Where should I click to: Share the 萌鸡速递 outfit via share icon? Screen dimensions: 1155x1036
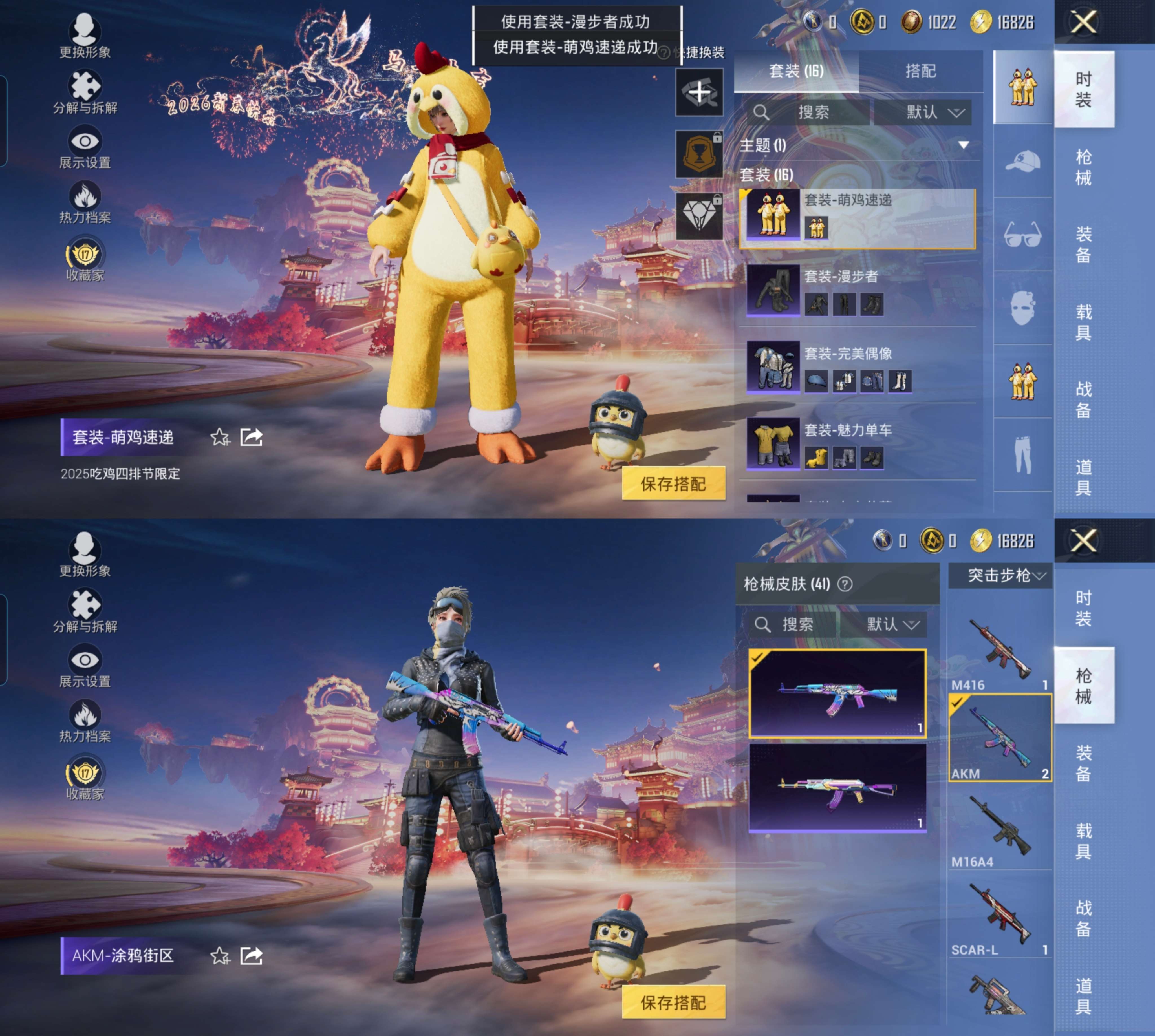251,437
